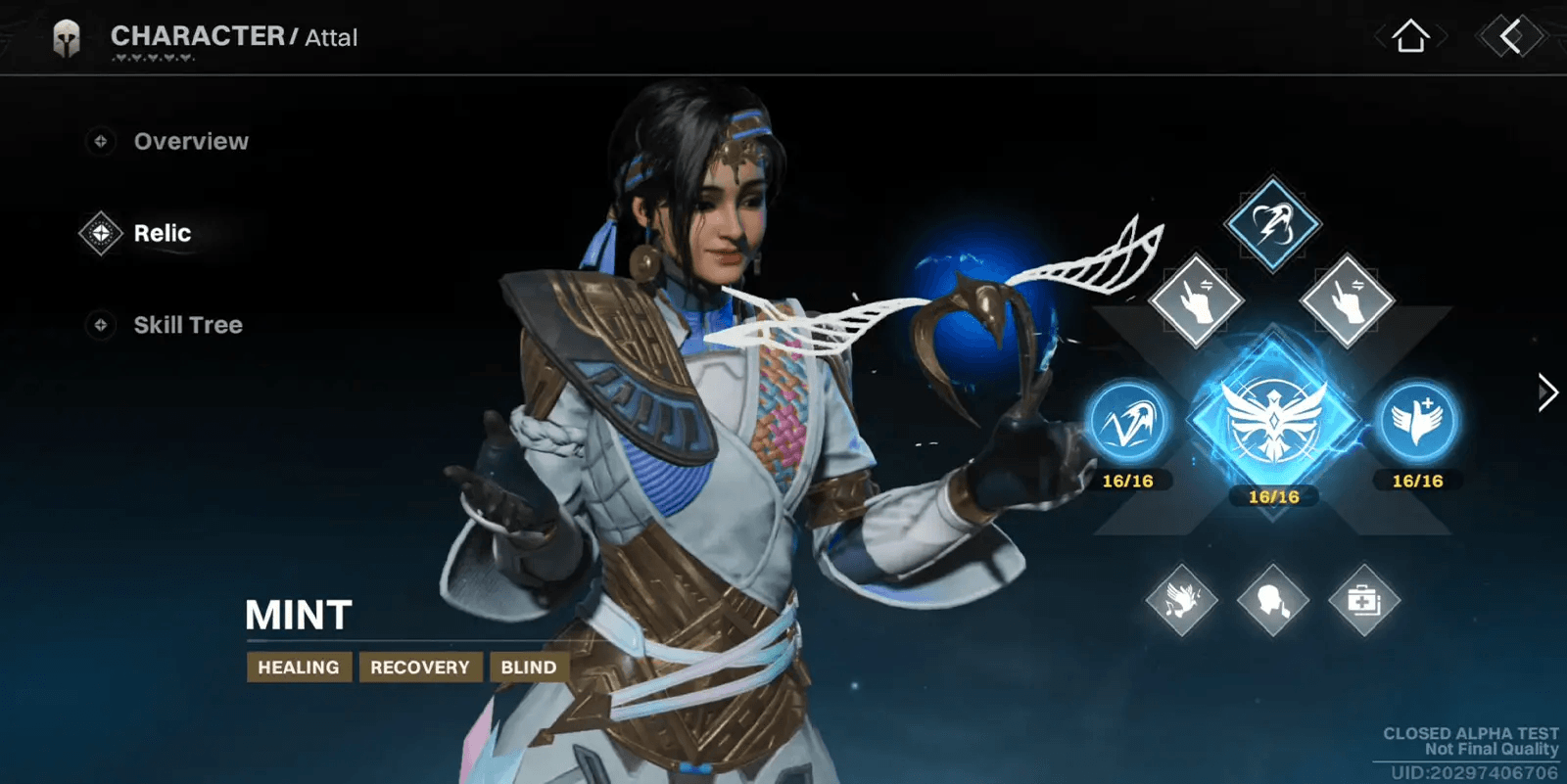Switch to the Skill Tree section
1567x784 pixels.
pos(187,325)
